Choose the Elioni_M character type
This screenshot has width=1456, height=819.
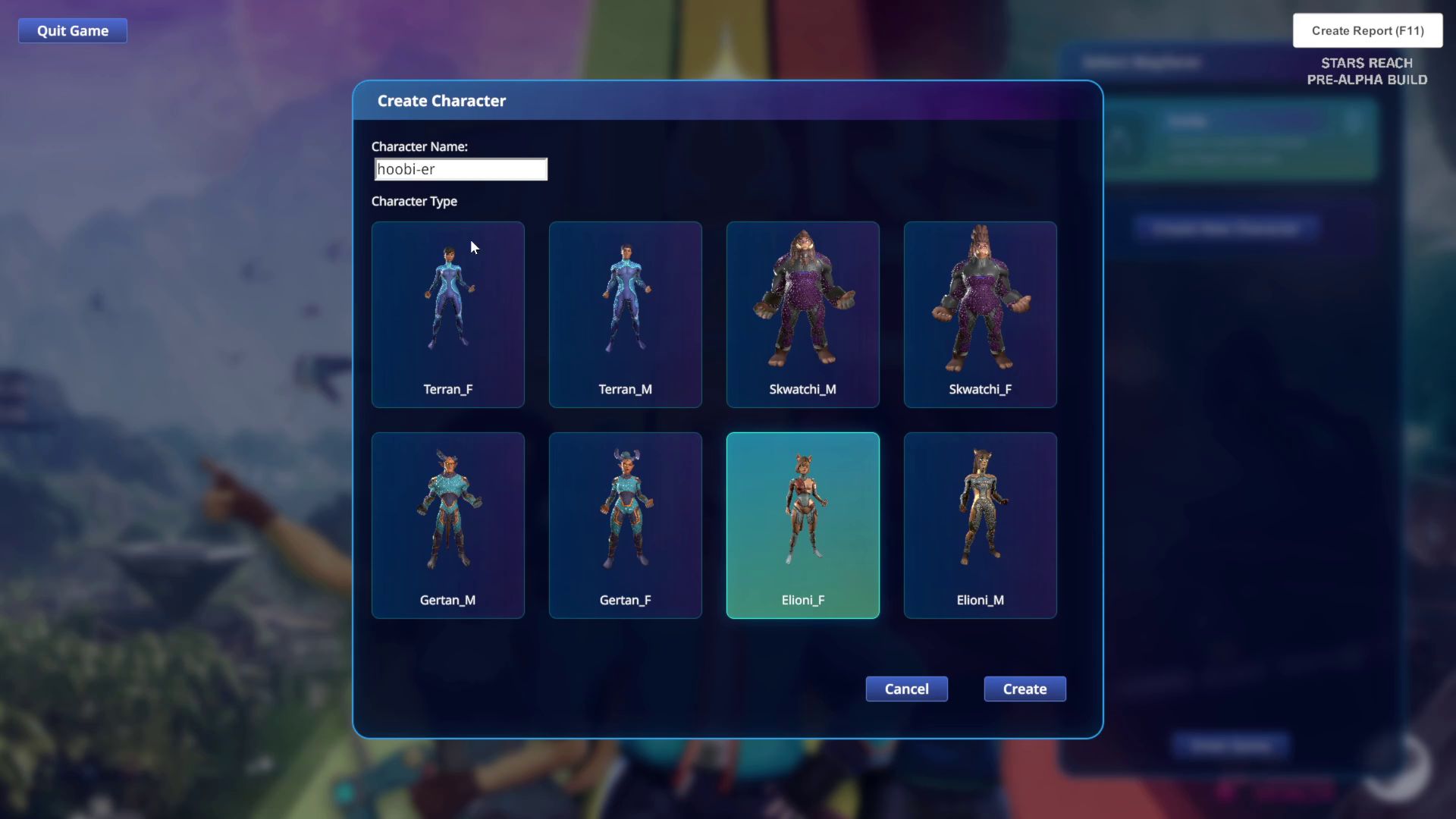pos(980,526)
